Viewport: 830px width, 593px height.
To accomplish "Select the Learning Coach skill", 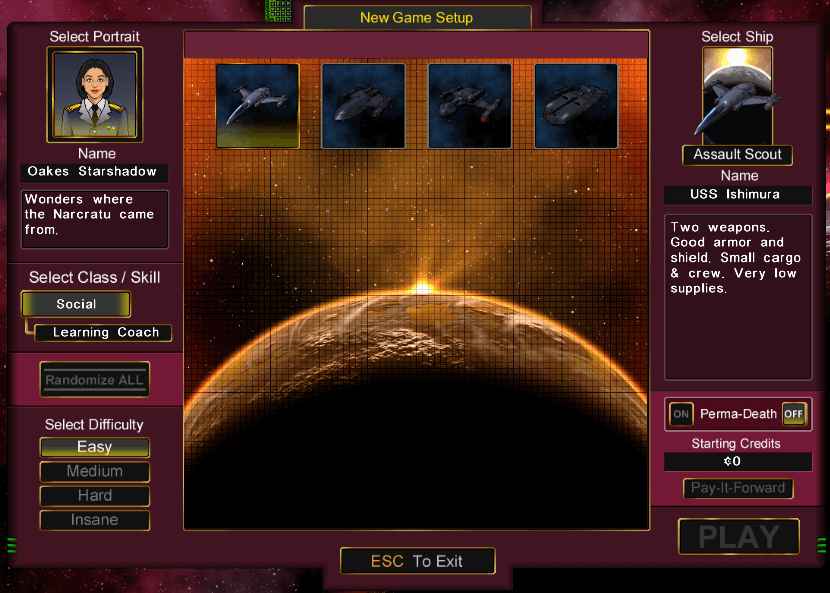I will pyautogui.click(x=104, y=333).
